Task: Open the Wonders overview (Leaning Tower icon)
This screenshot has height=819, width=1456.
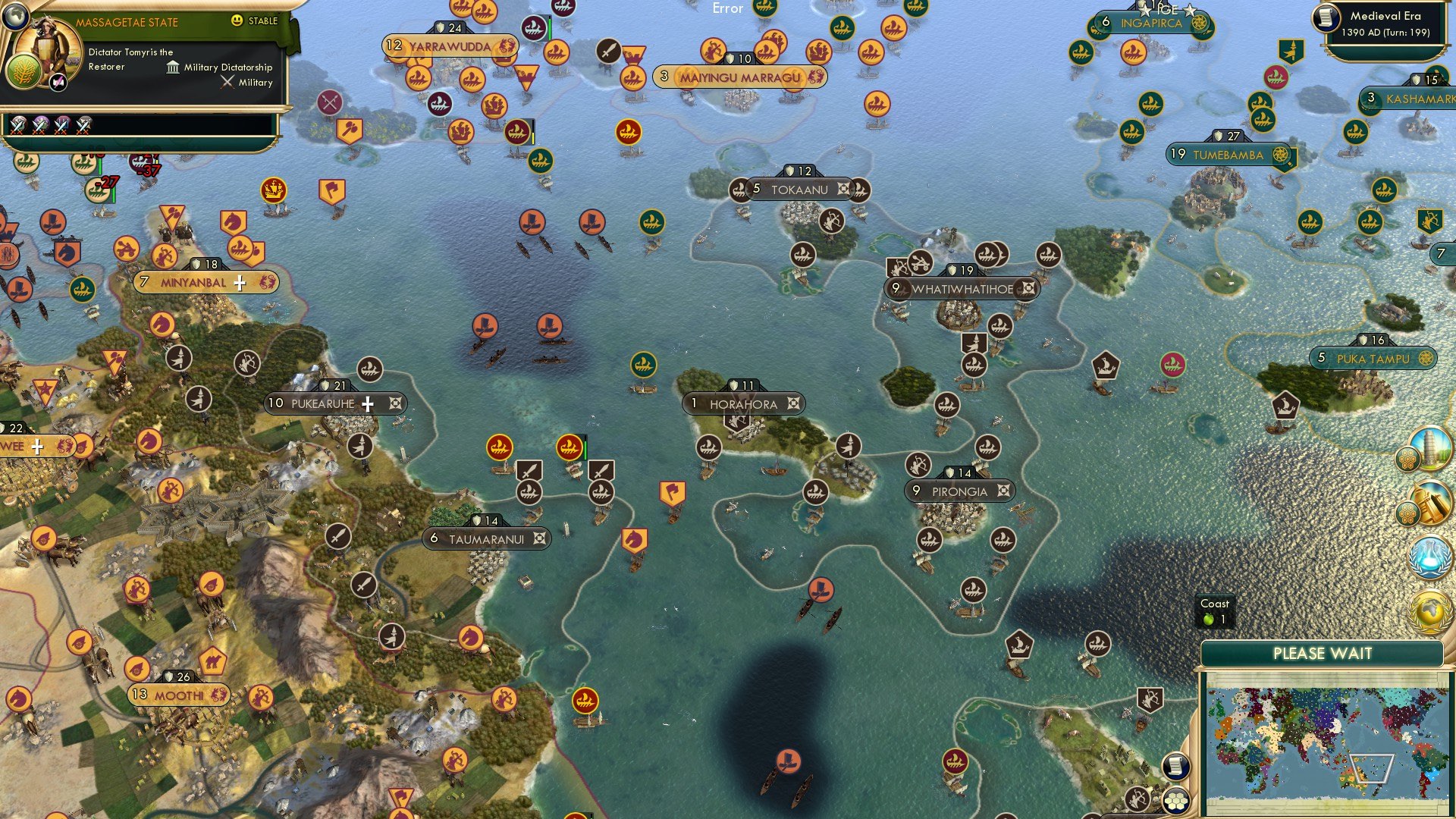Action: pyautogui.click(x=1430, y=447)
